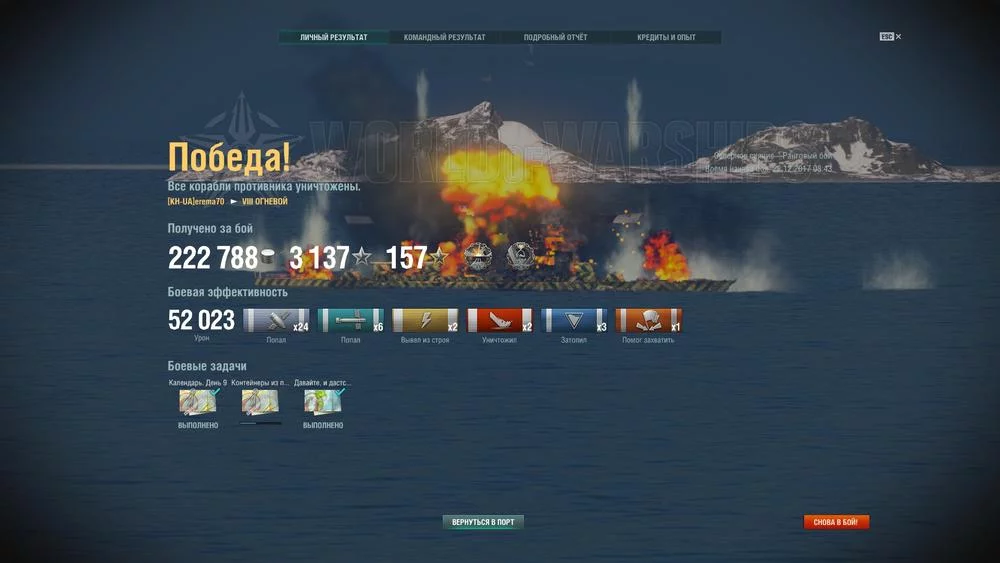The width and height of the screenshot is (1000, 563).
Task: Open the Давайте, и дастс... mission
Action: click(x=323, y=401)
